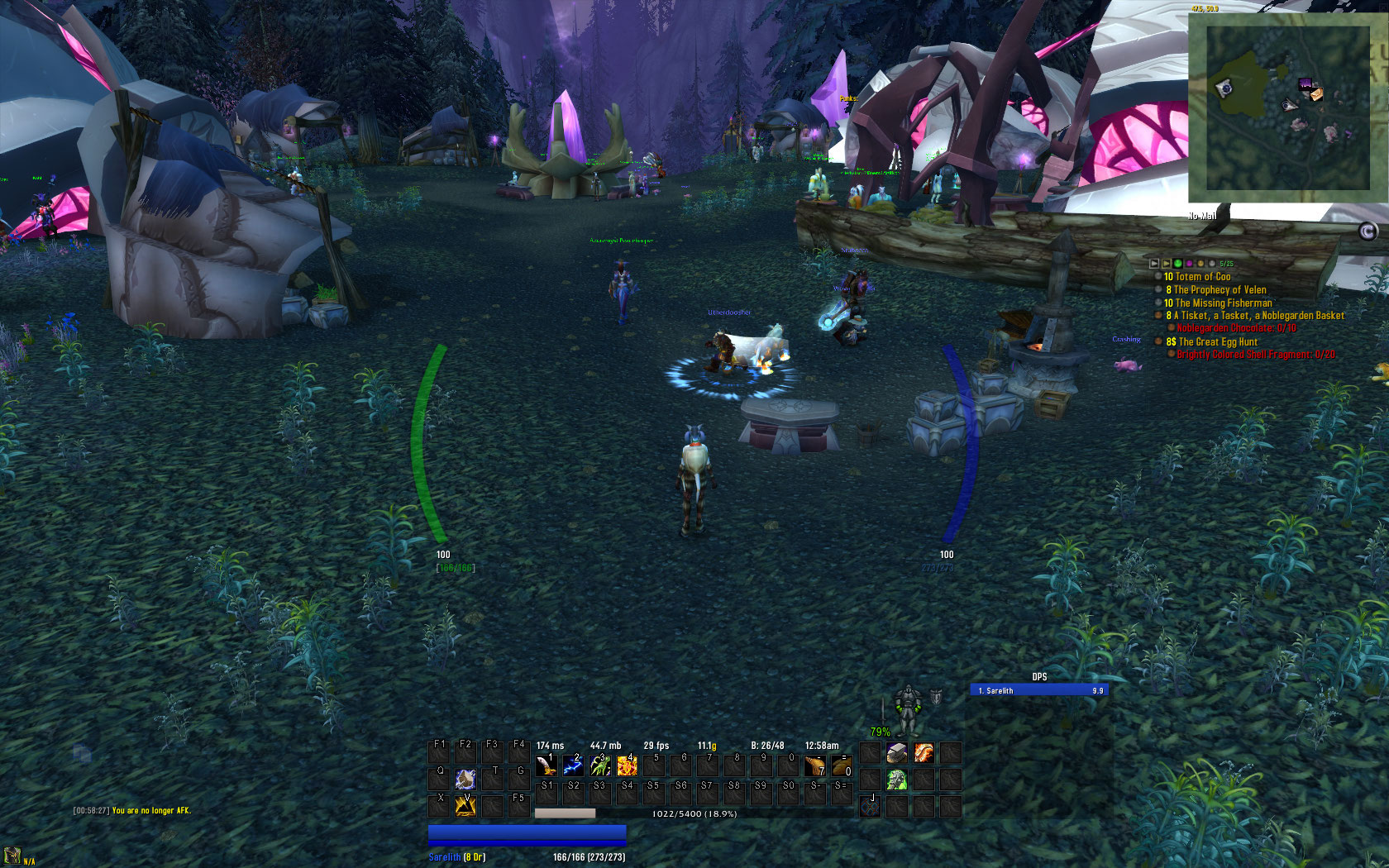Activate the hearthstone-style icon bound to J
This screenshot has width=1389, height=868.
870,806
